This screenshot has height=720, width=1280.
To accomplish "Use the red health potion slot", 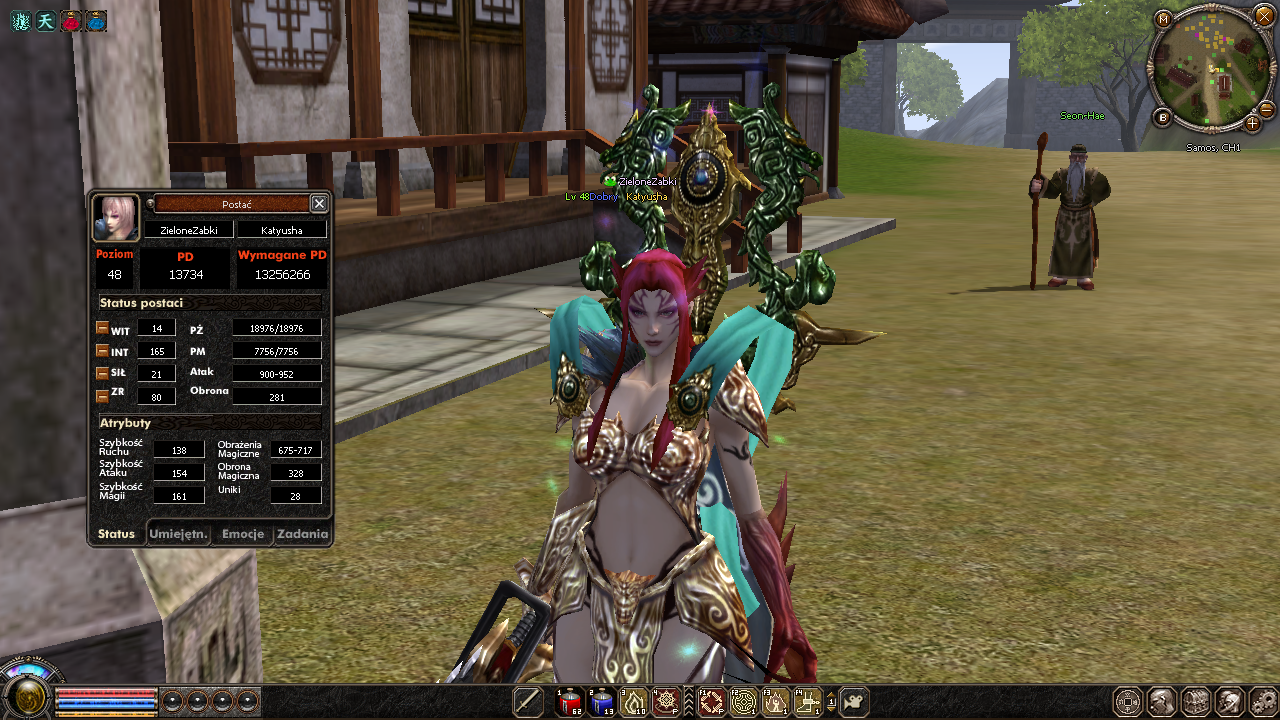I will 569,702.
